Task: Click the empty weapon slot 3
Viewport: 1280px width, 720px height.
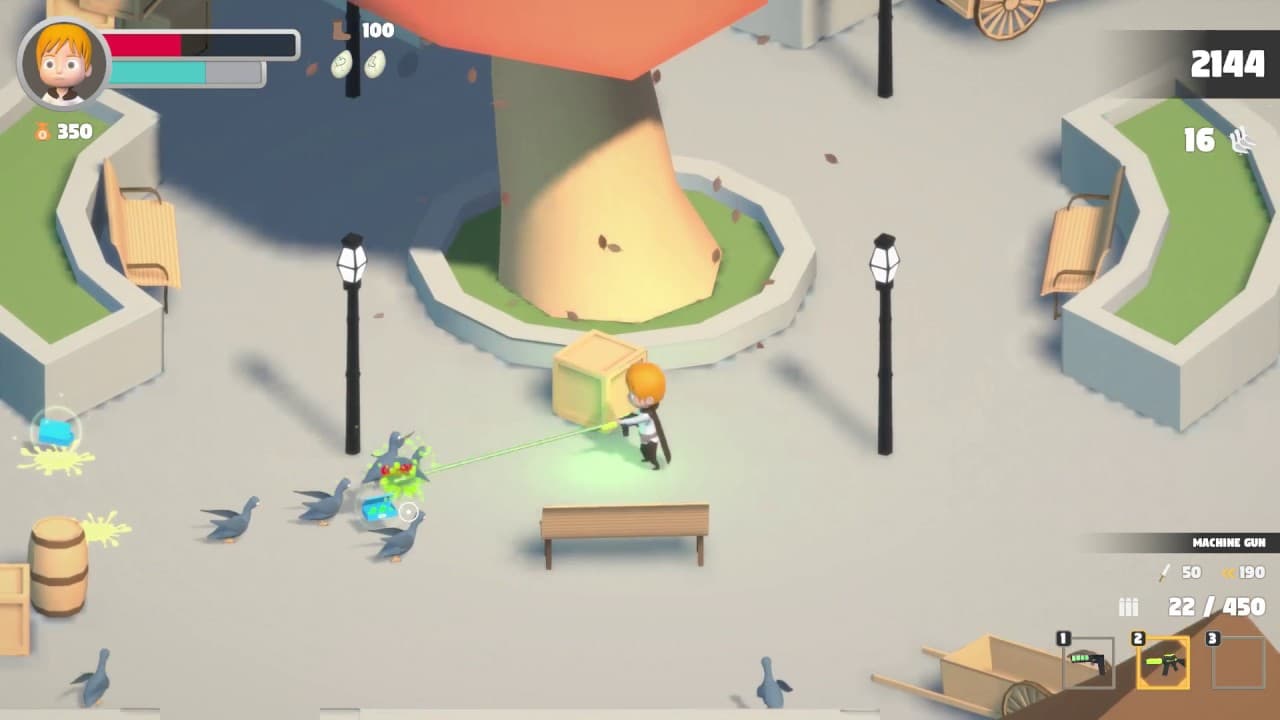Action: (1237, 662)
